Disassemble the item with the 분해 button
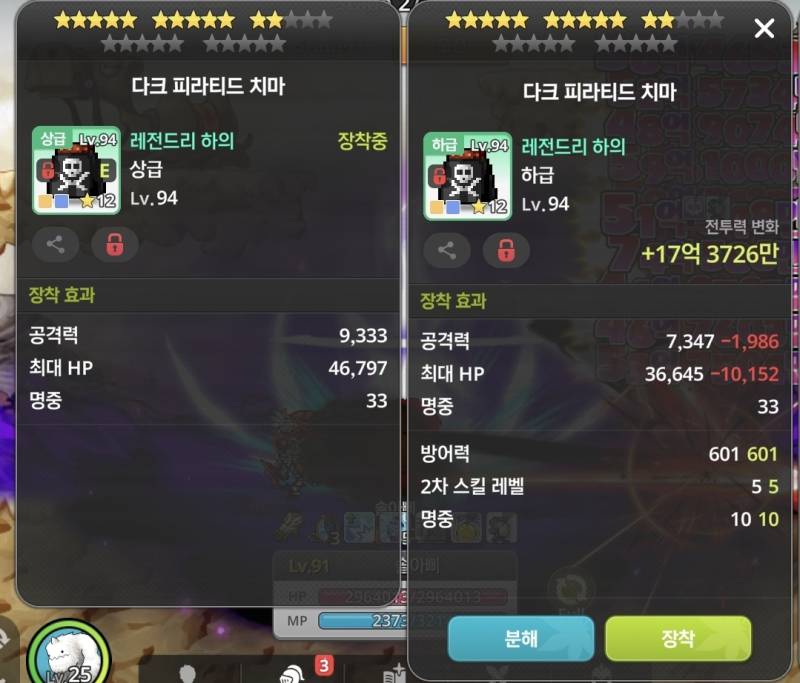 521,638
